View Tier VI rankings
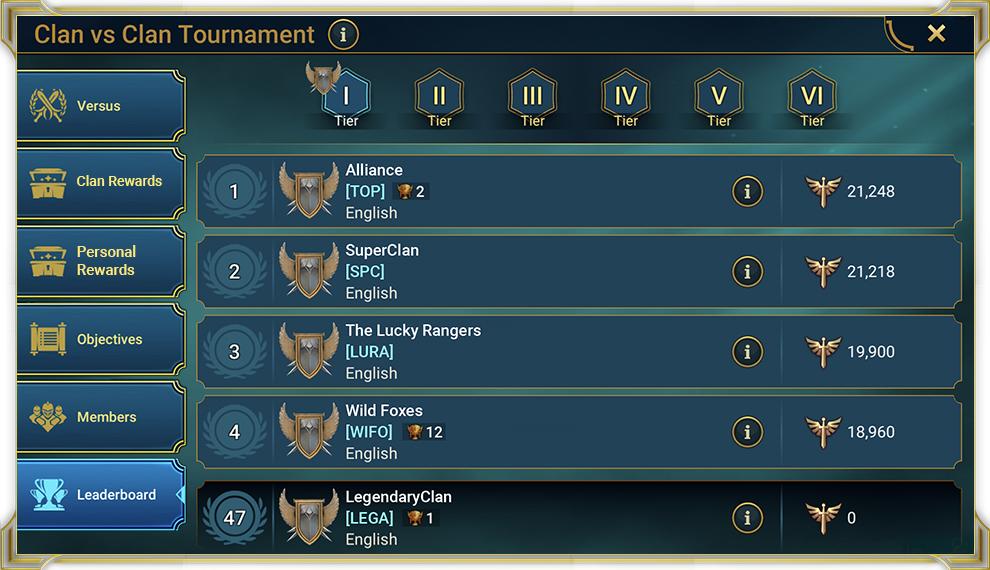The width and height of the screenshot is (990, 570). coord(812,98)
